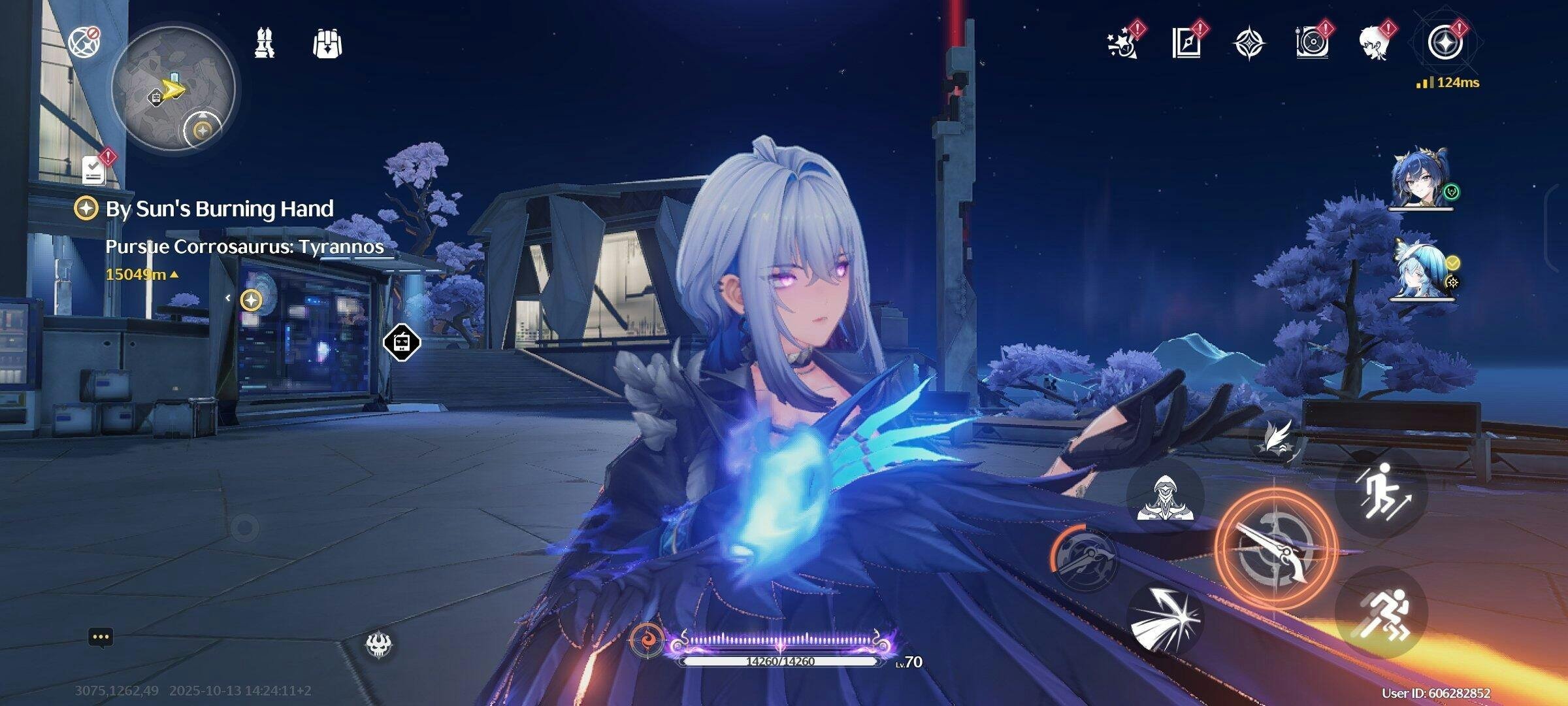Viewport: 1568px width, 706px height.
Task: Open the events icon with shooting stars
Action: 1122,43
